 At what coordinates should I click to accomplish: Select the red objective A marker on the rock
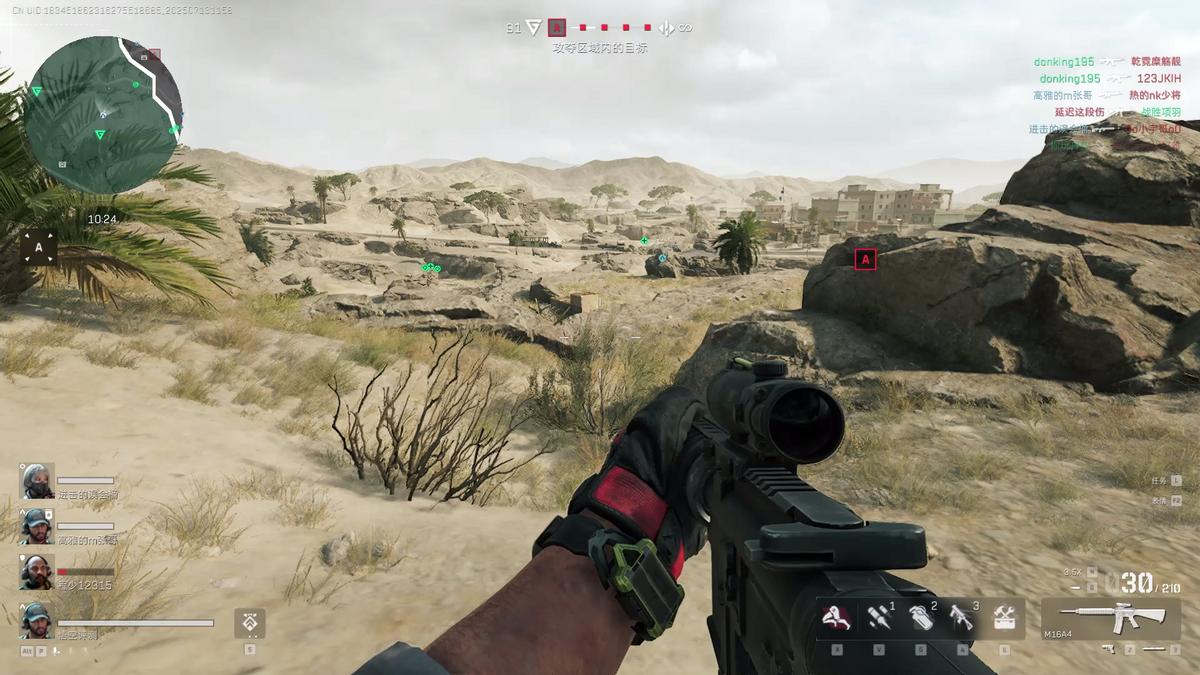(866, 259)
